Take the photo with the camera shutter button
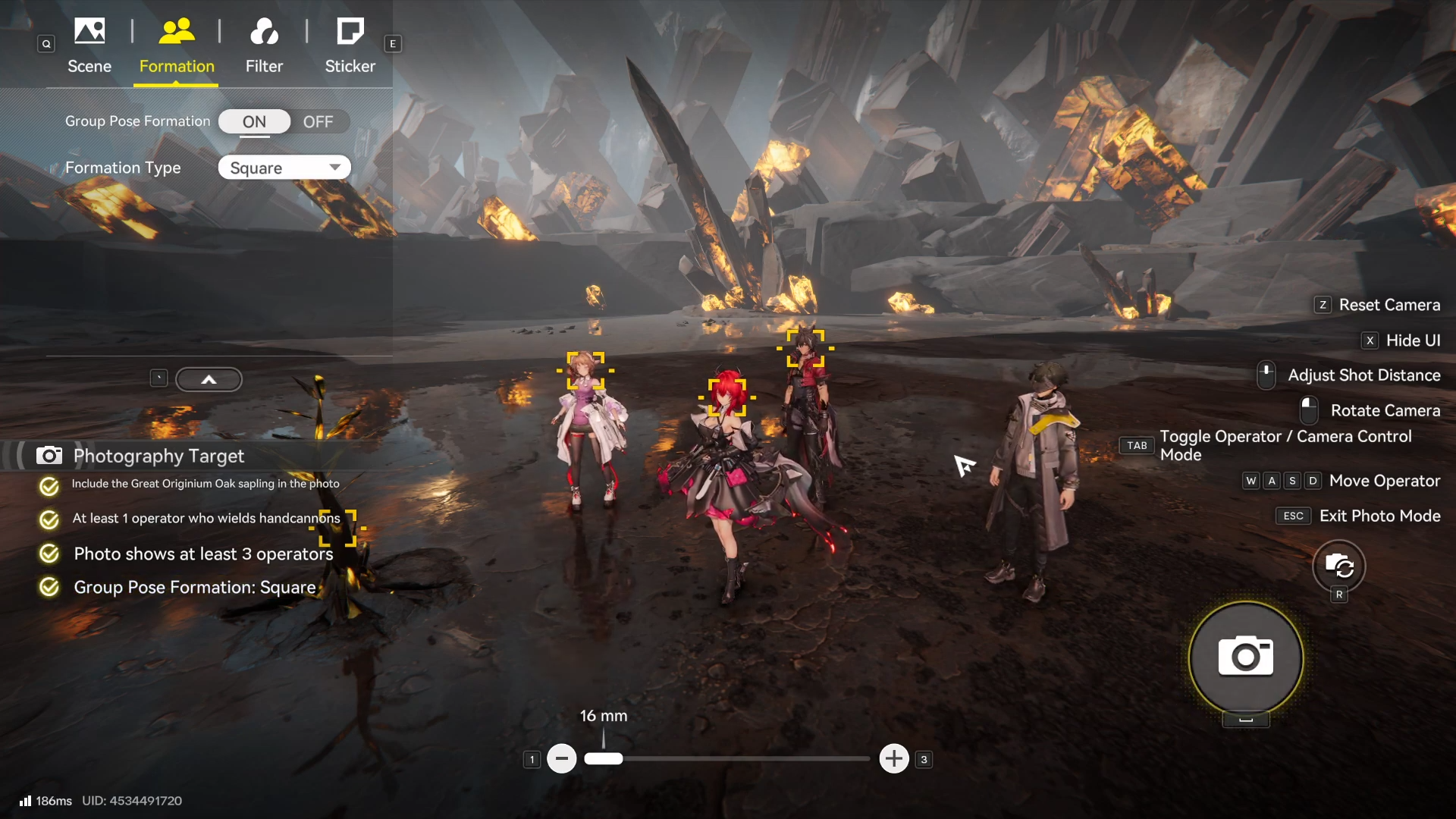 (1246, 657)
